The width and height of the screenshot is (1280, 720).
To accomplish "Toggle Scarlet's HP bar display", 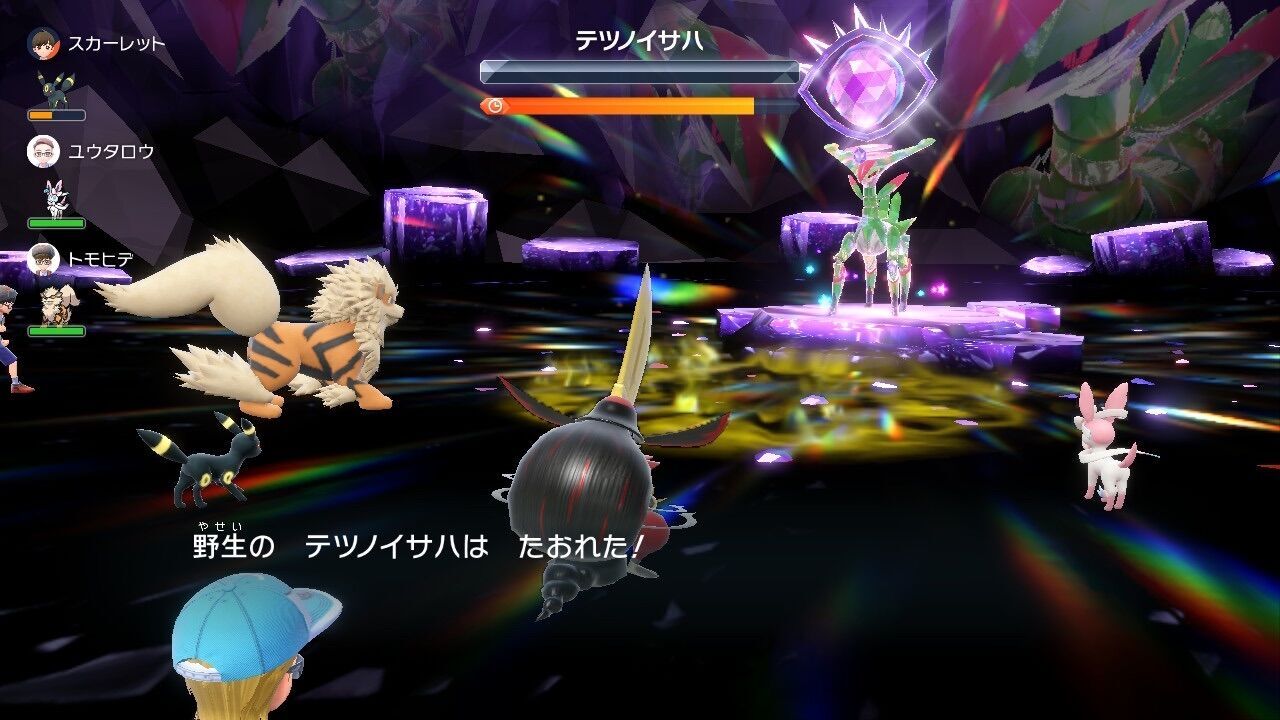I will tap(55, 114).
